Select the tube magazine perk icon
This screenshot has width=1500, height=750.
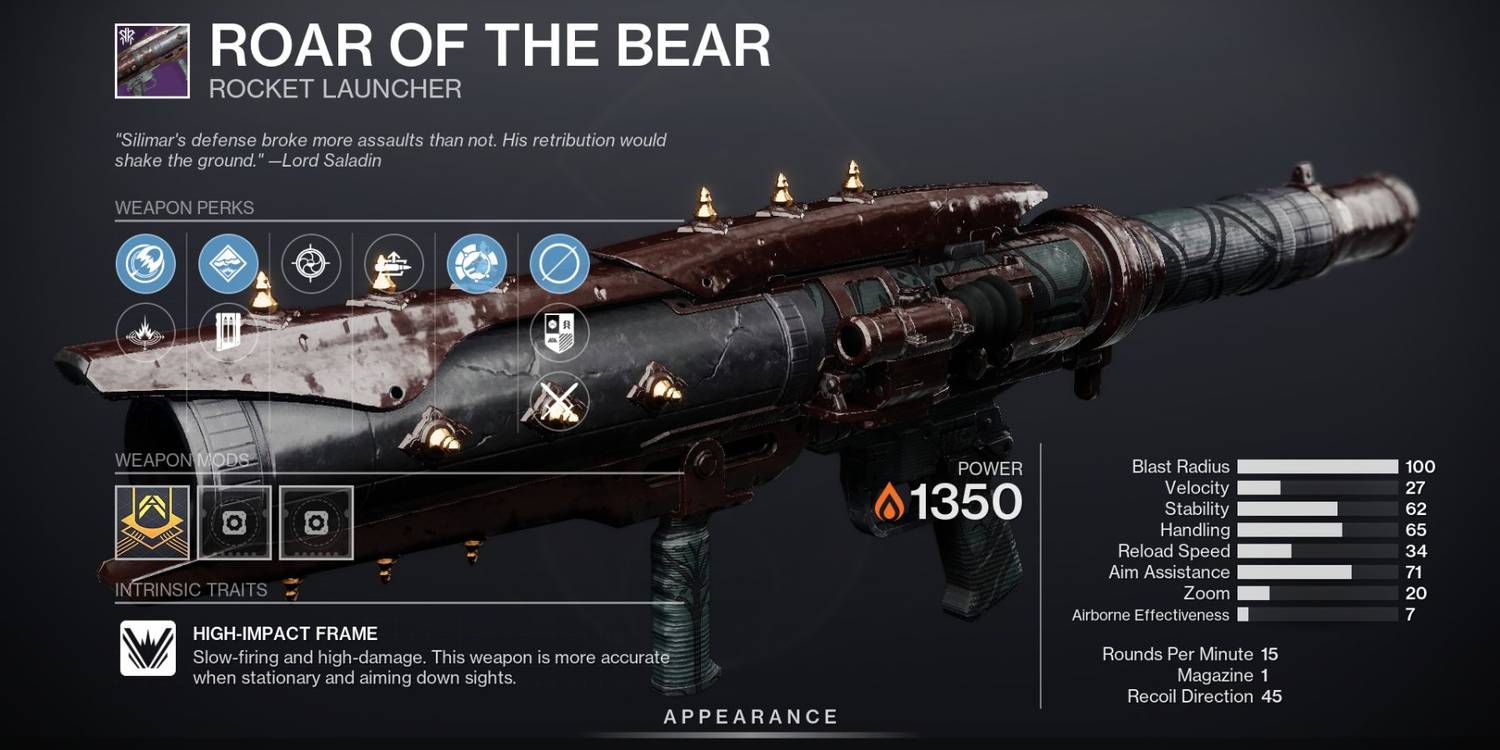click(x=229, y=331)
